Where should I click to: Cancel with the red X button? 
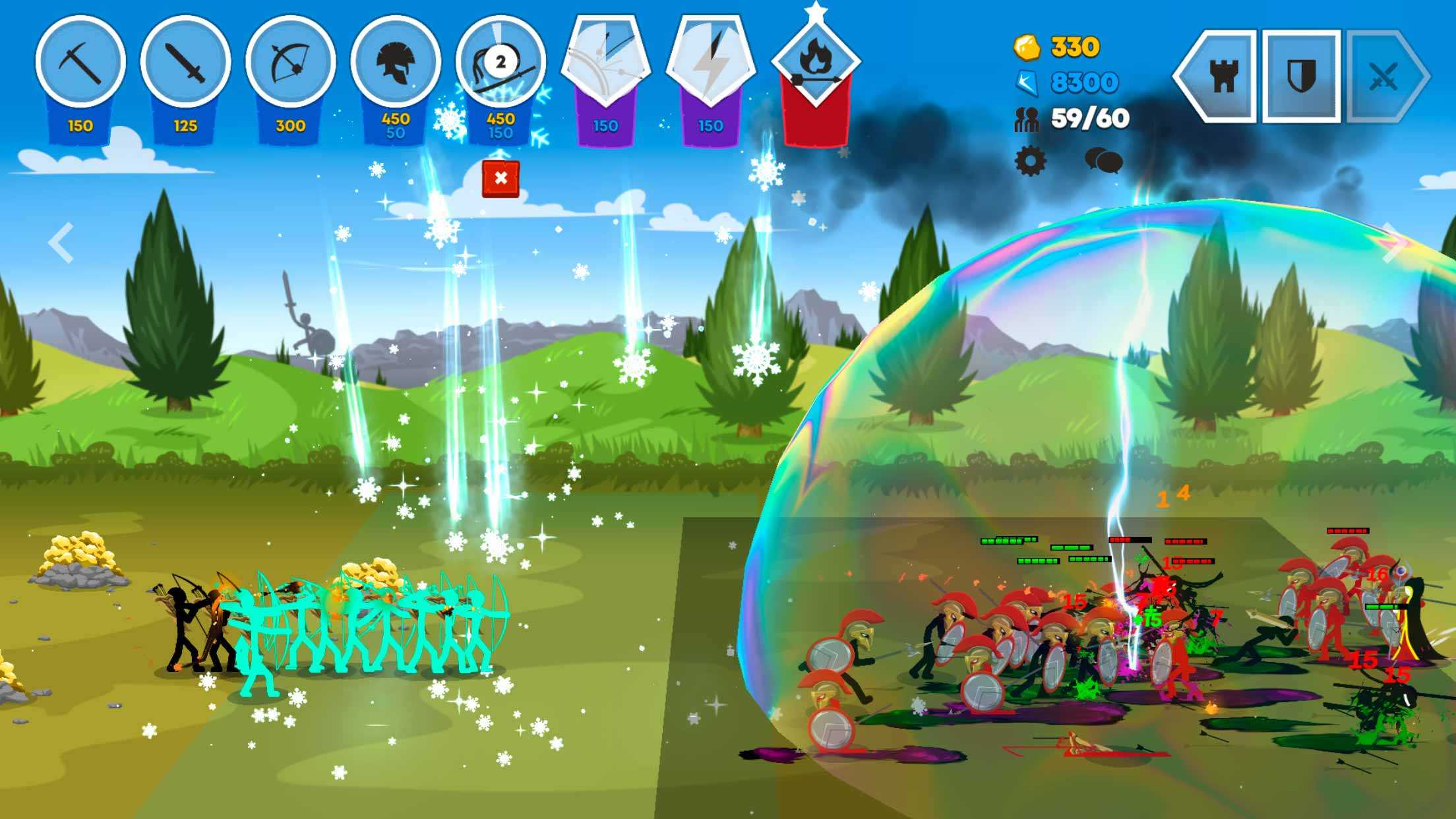[x=501, y=179]
